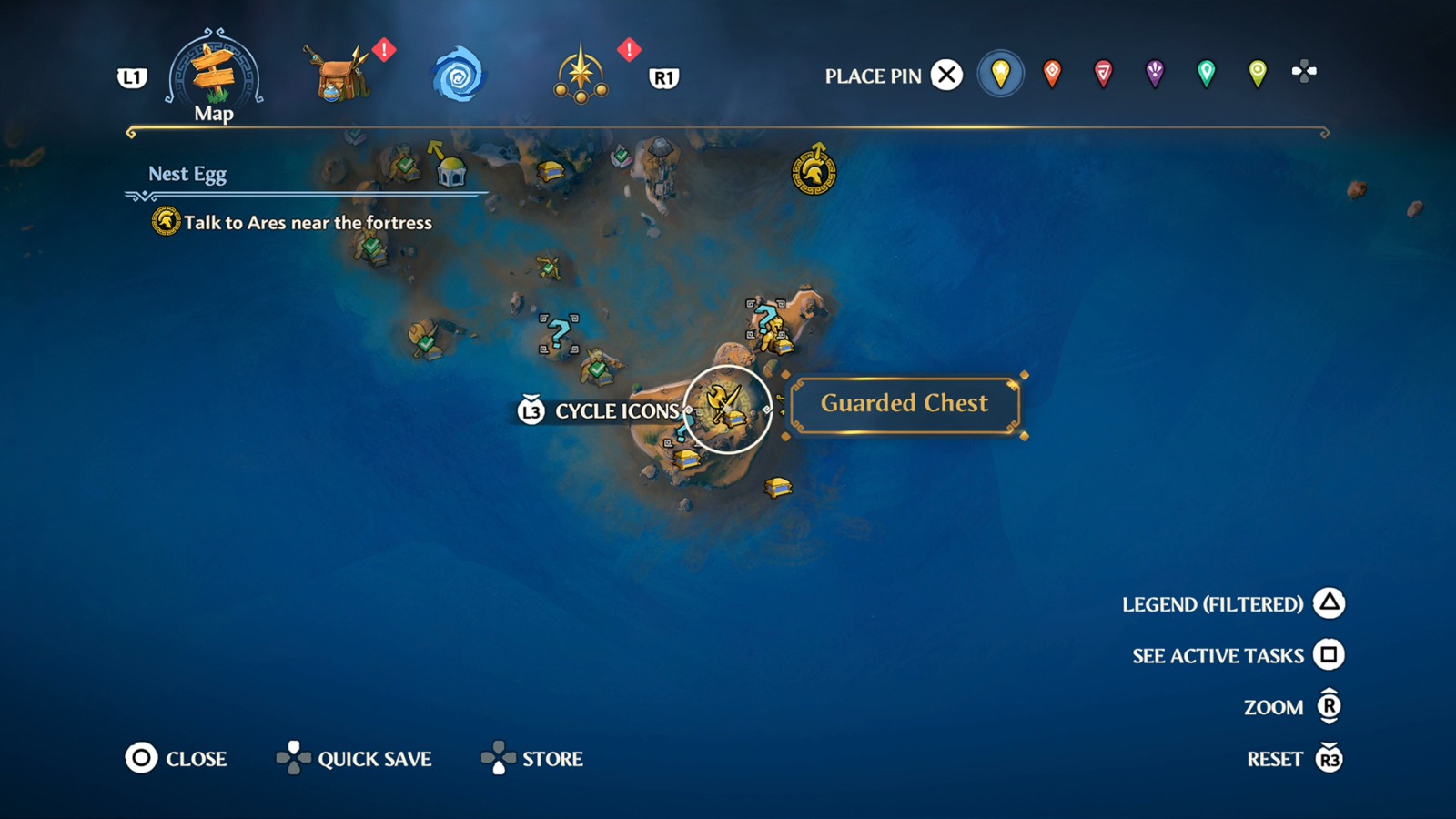Screen dimensions: 1456x819
Task: Select the temple dome icon on the northern island
Action: click(x=450, y=171)
